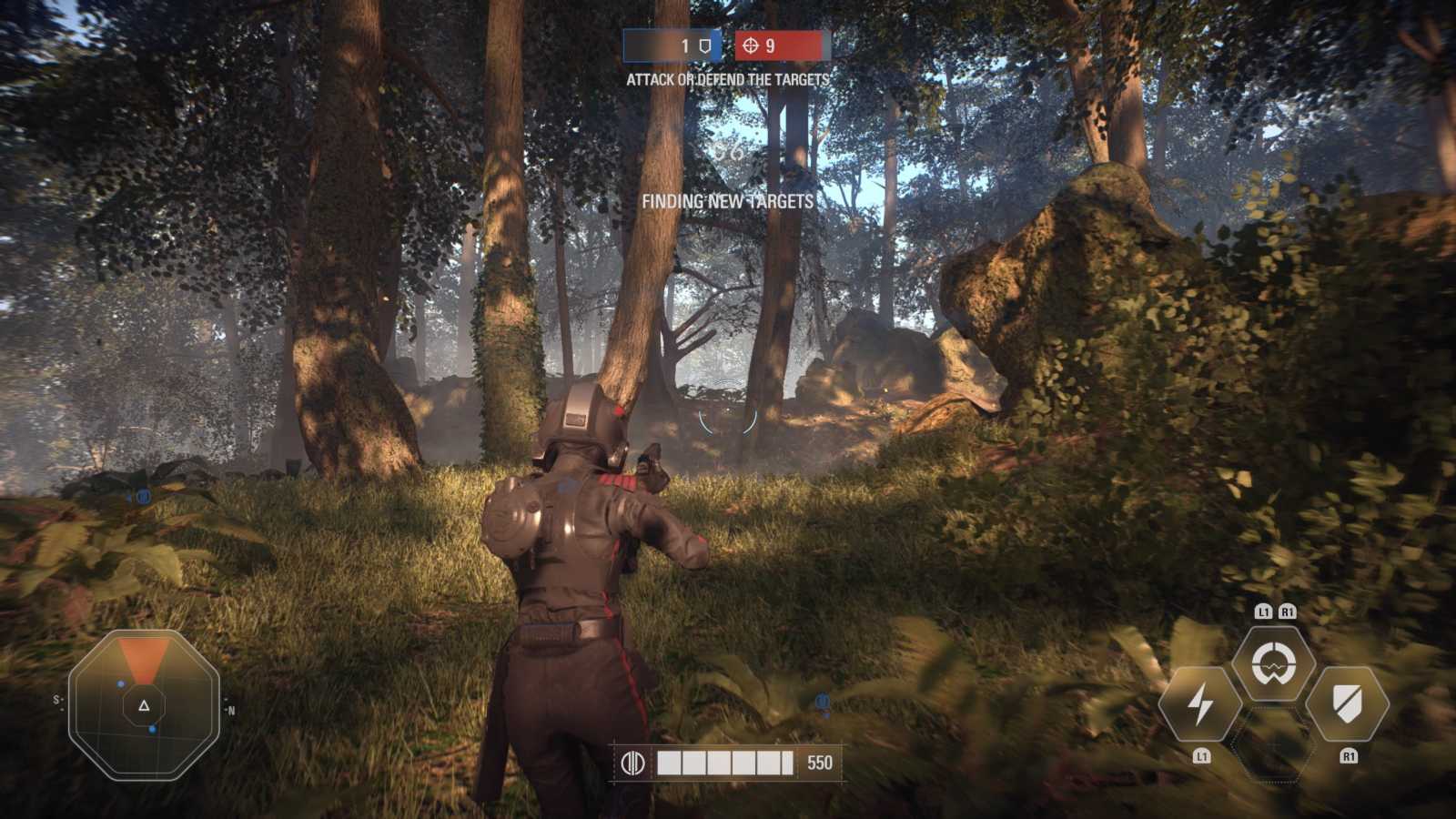Activate the lightning bolt ability

tap(1200, 704)
